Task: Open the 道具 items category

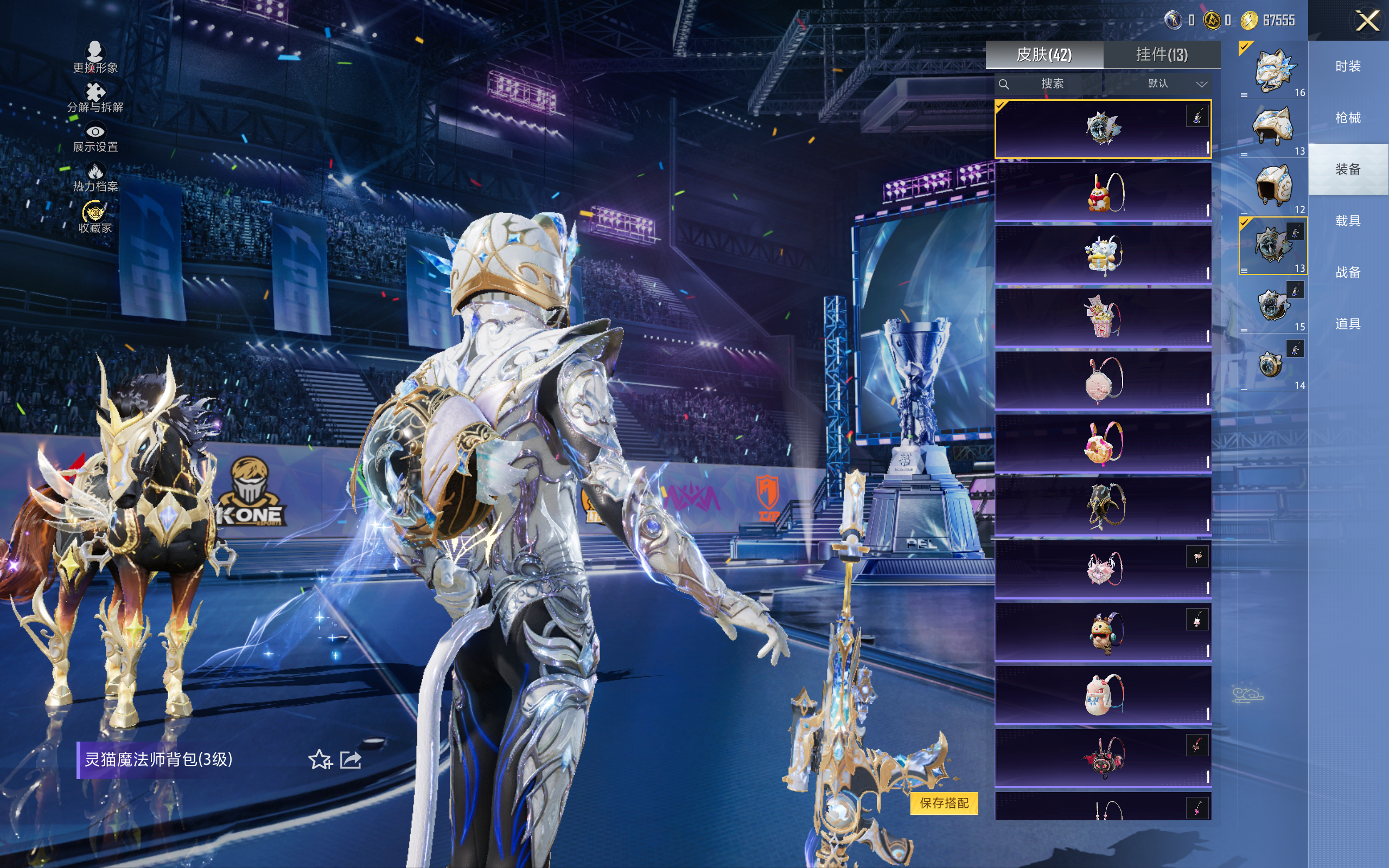Action: [1348, 324]
